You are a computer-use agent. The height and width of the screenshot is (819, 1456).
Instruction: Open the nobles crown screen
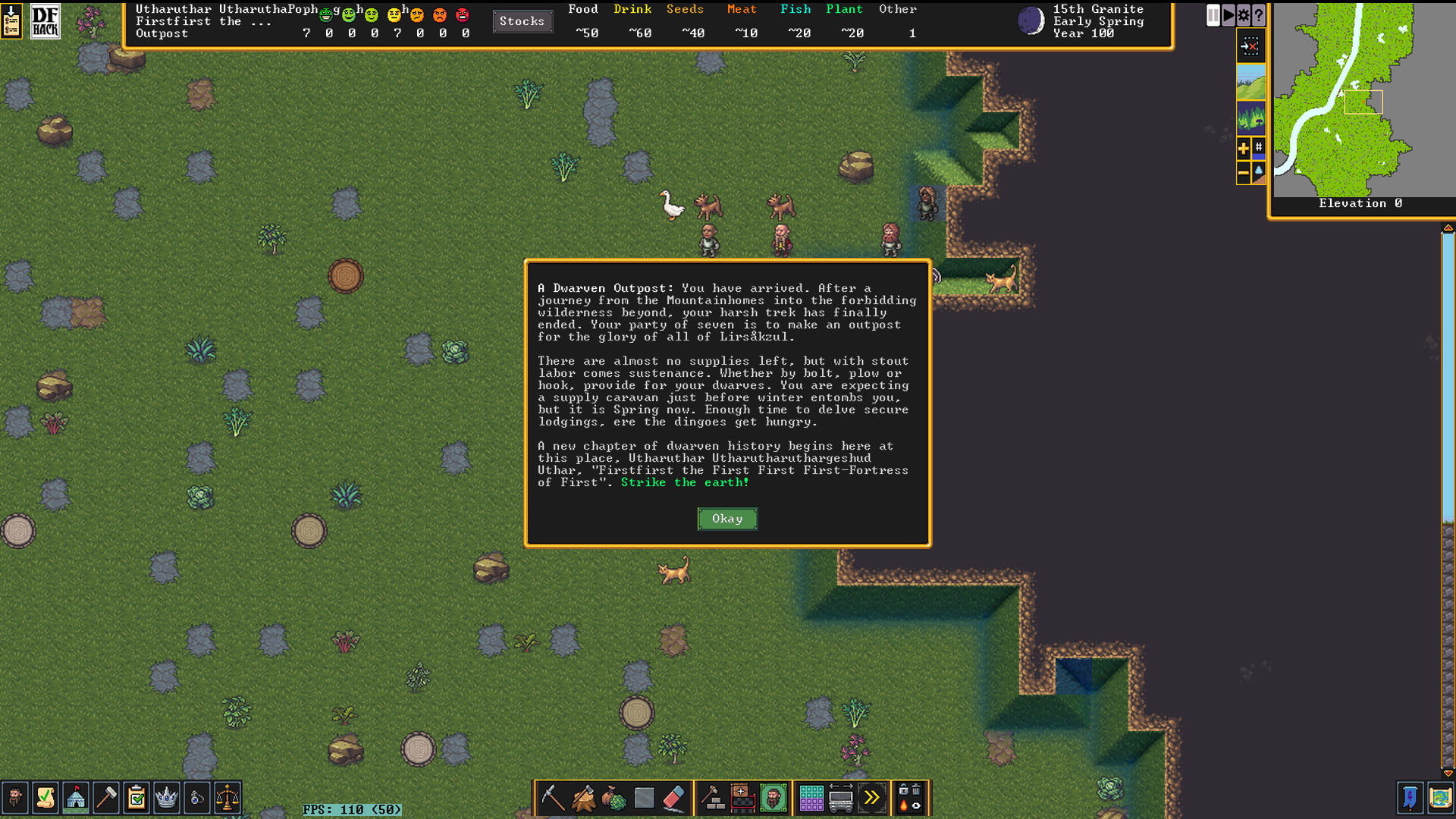coord(166,798)
